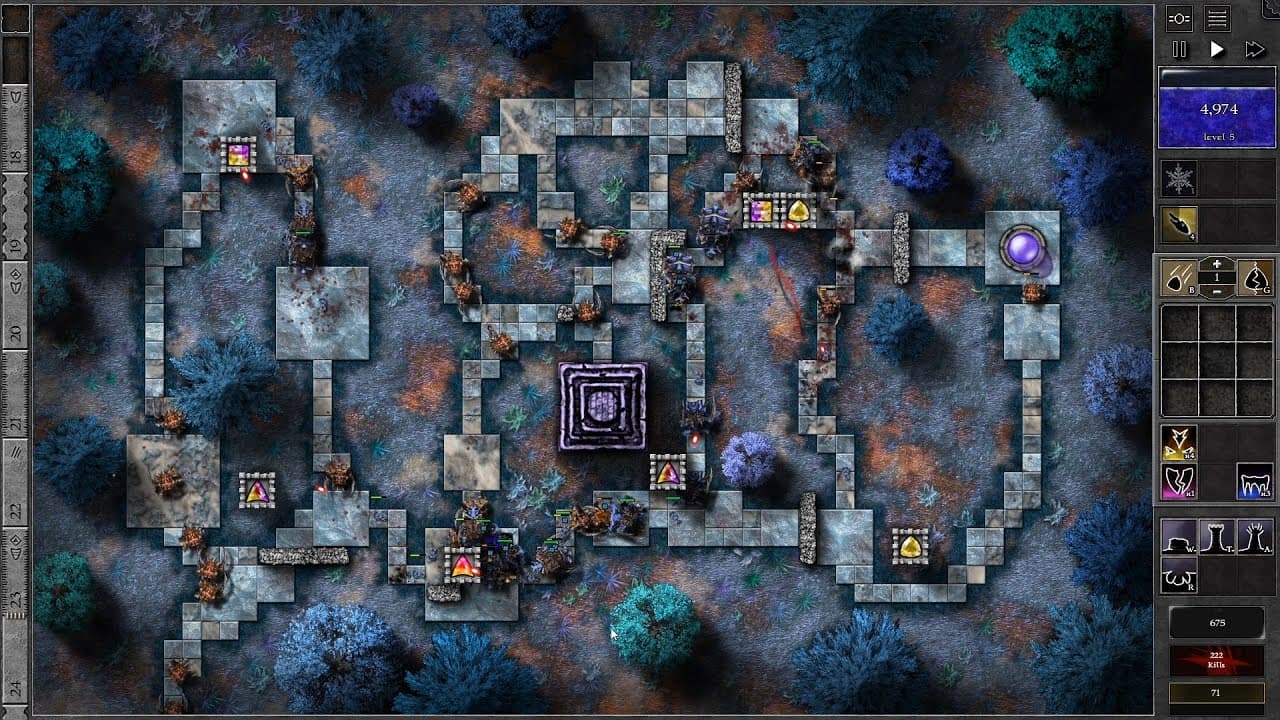
Task: Pause the game with the pause button
Action: [1179, 48]
